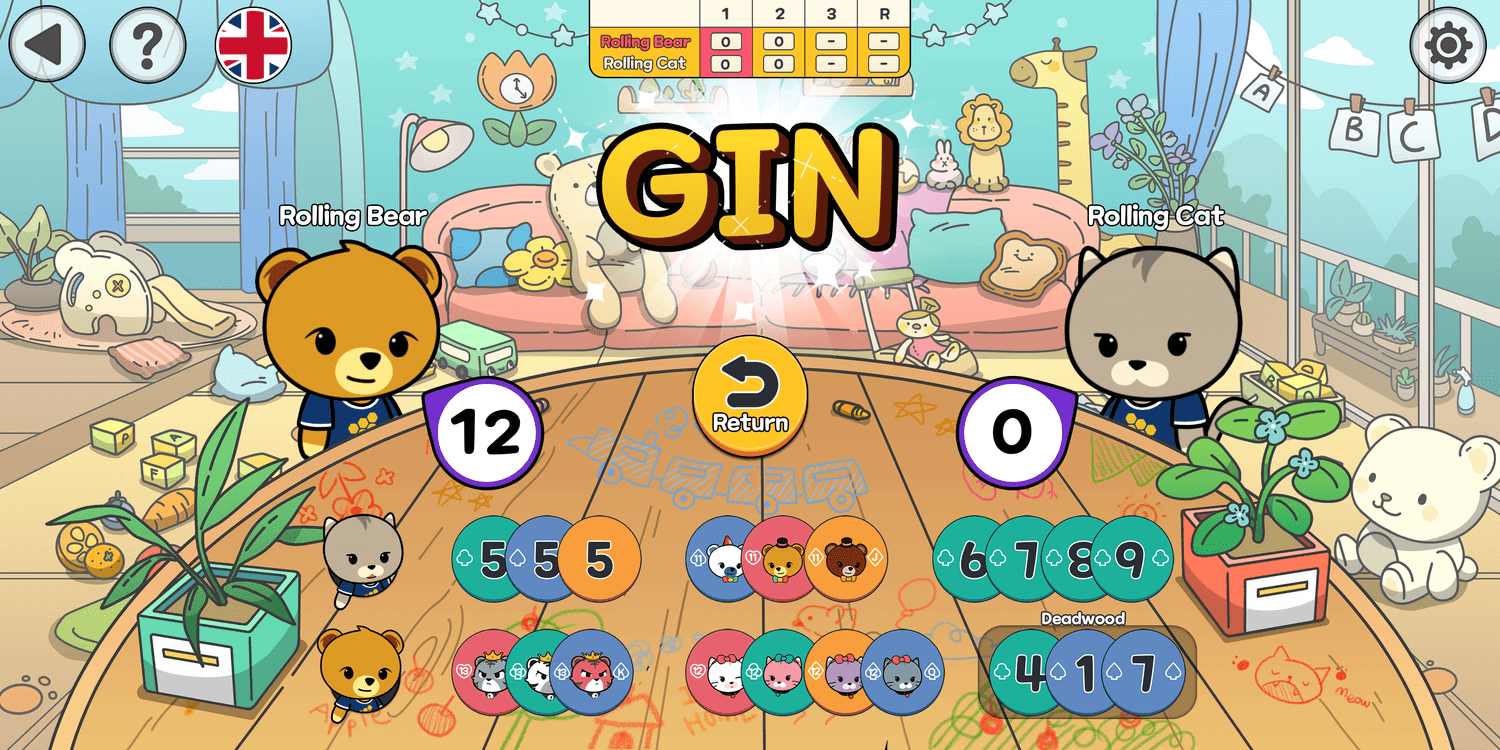Open the settings gear

pyautogui.click(x=1449, y=44)
